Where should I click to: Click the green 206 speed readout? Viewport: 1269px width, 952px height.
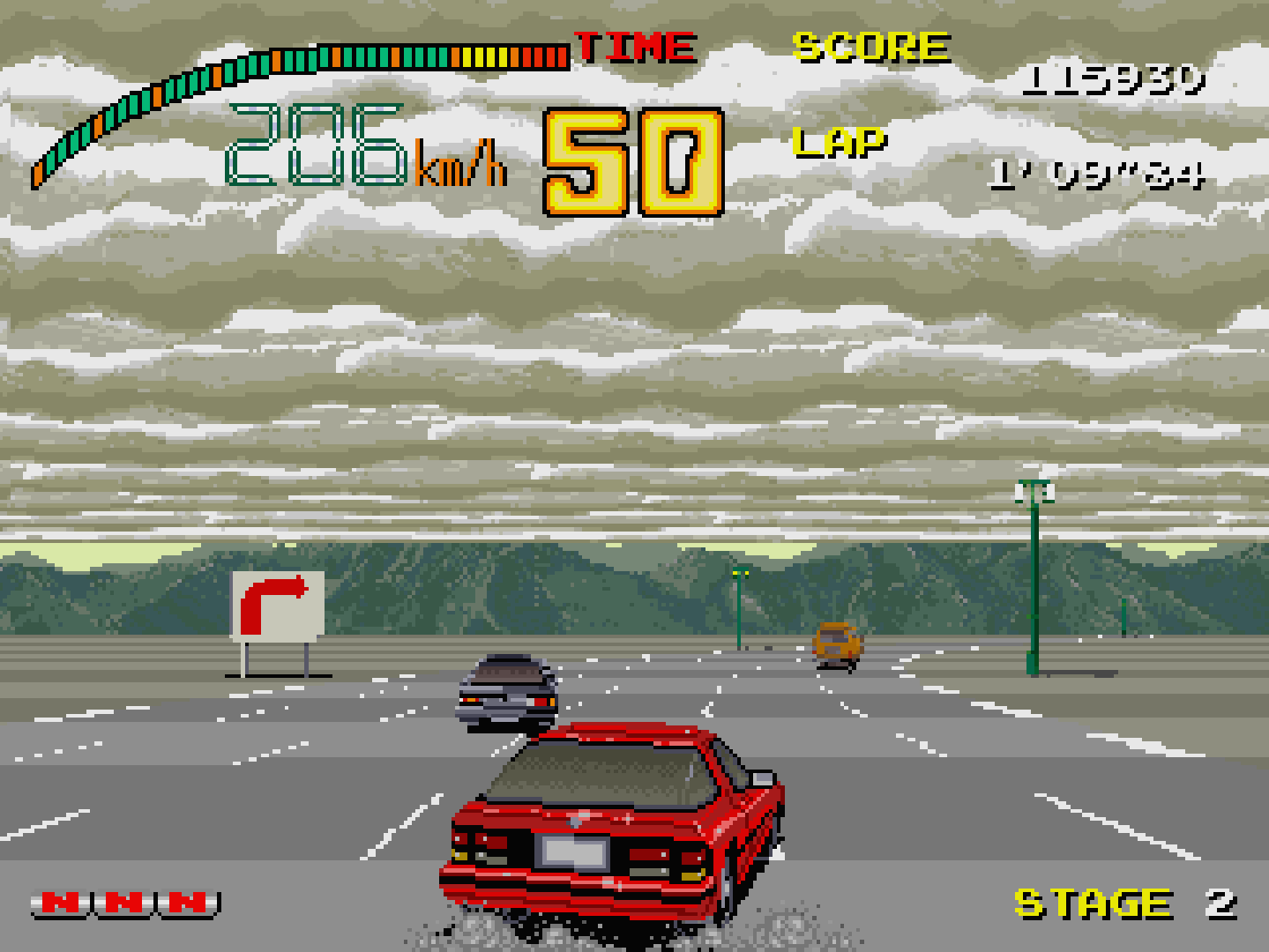[317, 145]
